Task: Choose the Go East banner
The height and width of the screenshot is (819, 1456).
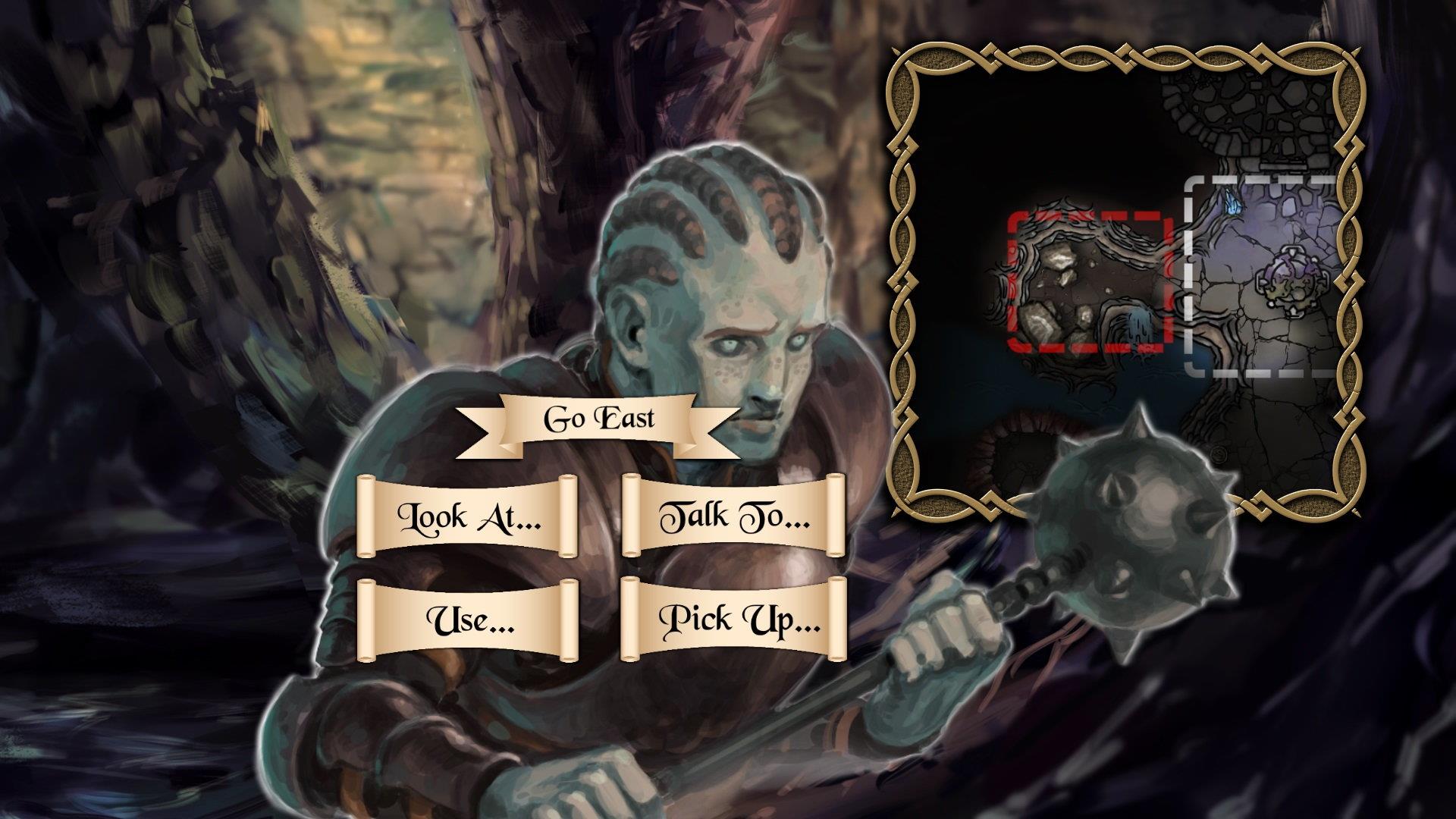Action: point(598,419)
